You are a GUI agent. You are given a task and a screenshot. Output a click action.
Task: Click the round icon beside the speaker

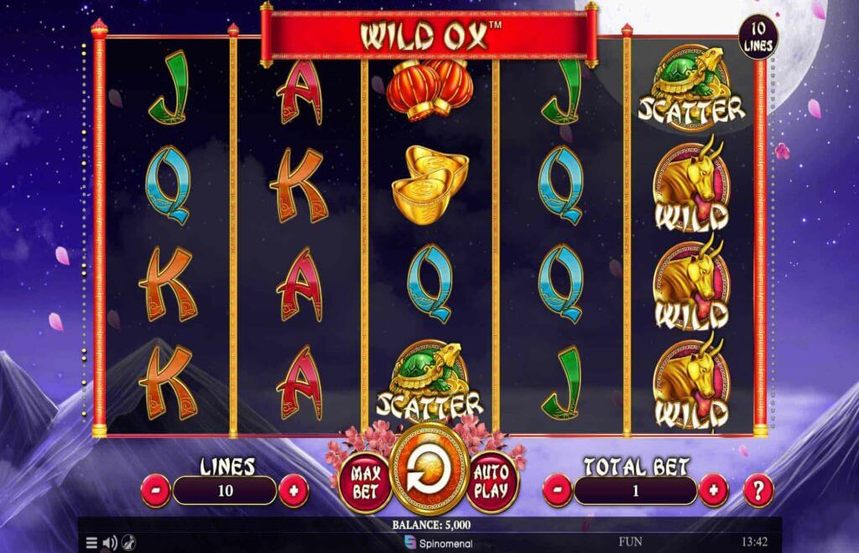click(128, 543)
